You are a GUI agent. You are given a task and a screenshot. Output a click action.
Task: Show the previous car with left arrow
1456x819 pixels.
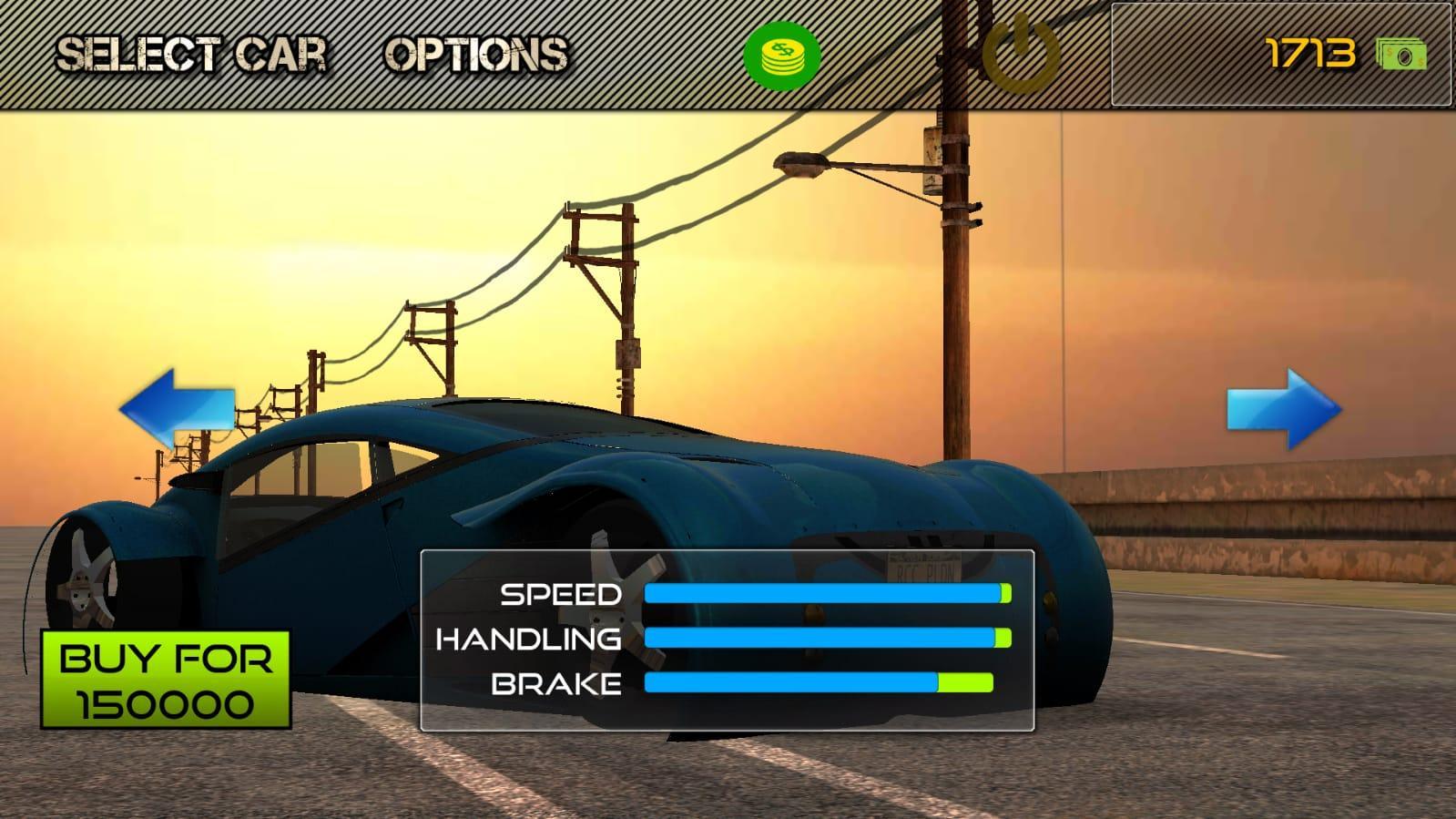[x=177, y=407]
